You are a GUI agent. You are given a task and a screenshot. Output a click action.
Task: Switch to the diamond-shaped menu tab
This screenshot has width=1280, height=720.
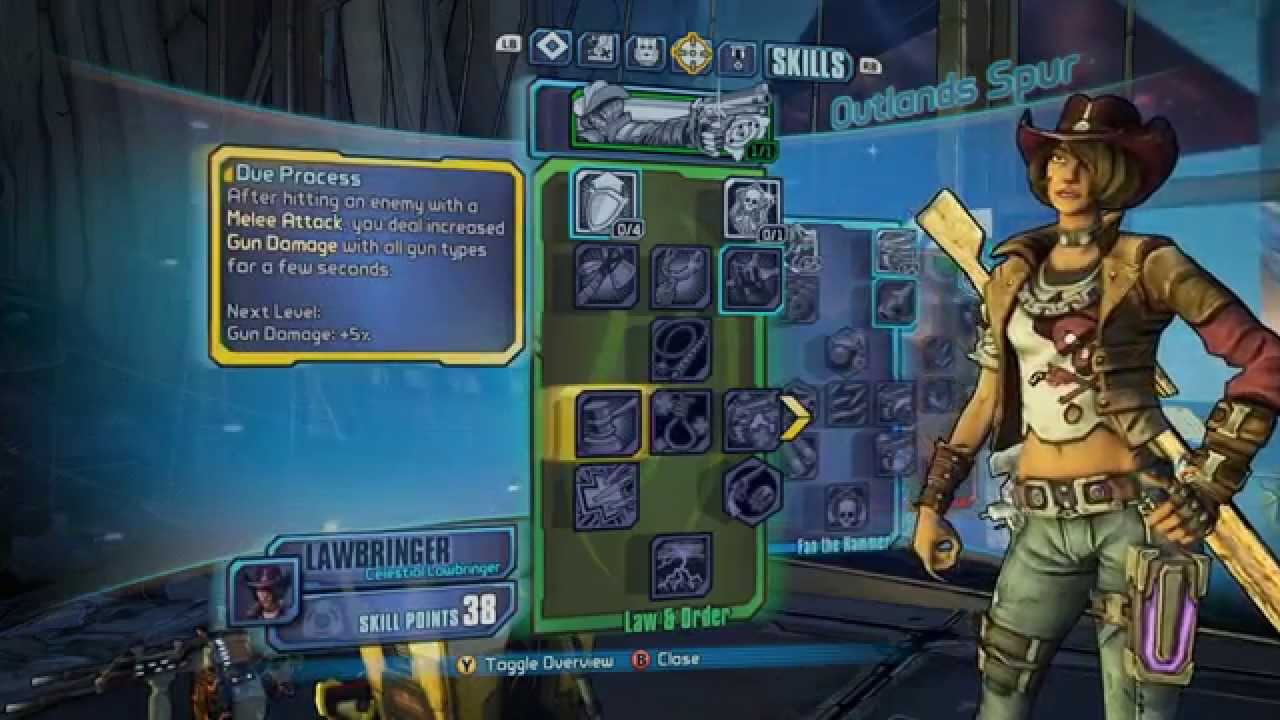click(x=550, y=47)
